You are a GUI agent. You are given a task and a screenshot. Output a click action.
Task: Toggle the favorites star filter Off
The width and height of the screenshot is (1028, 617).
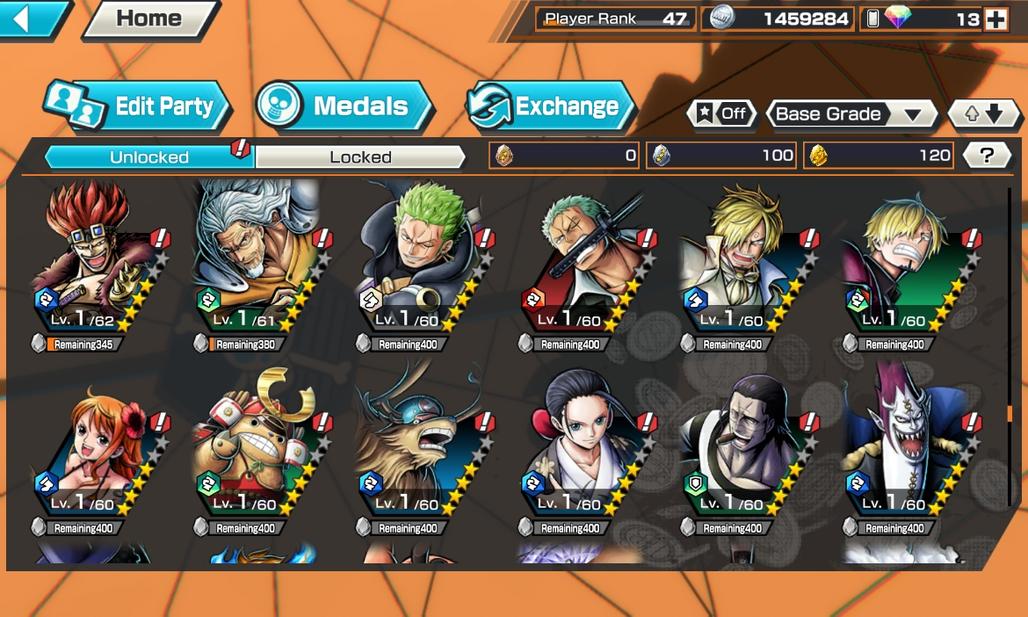pos(721,114)
